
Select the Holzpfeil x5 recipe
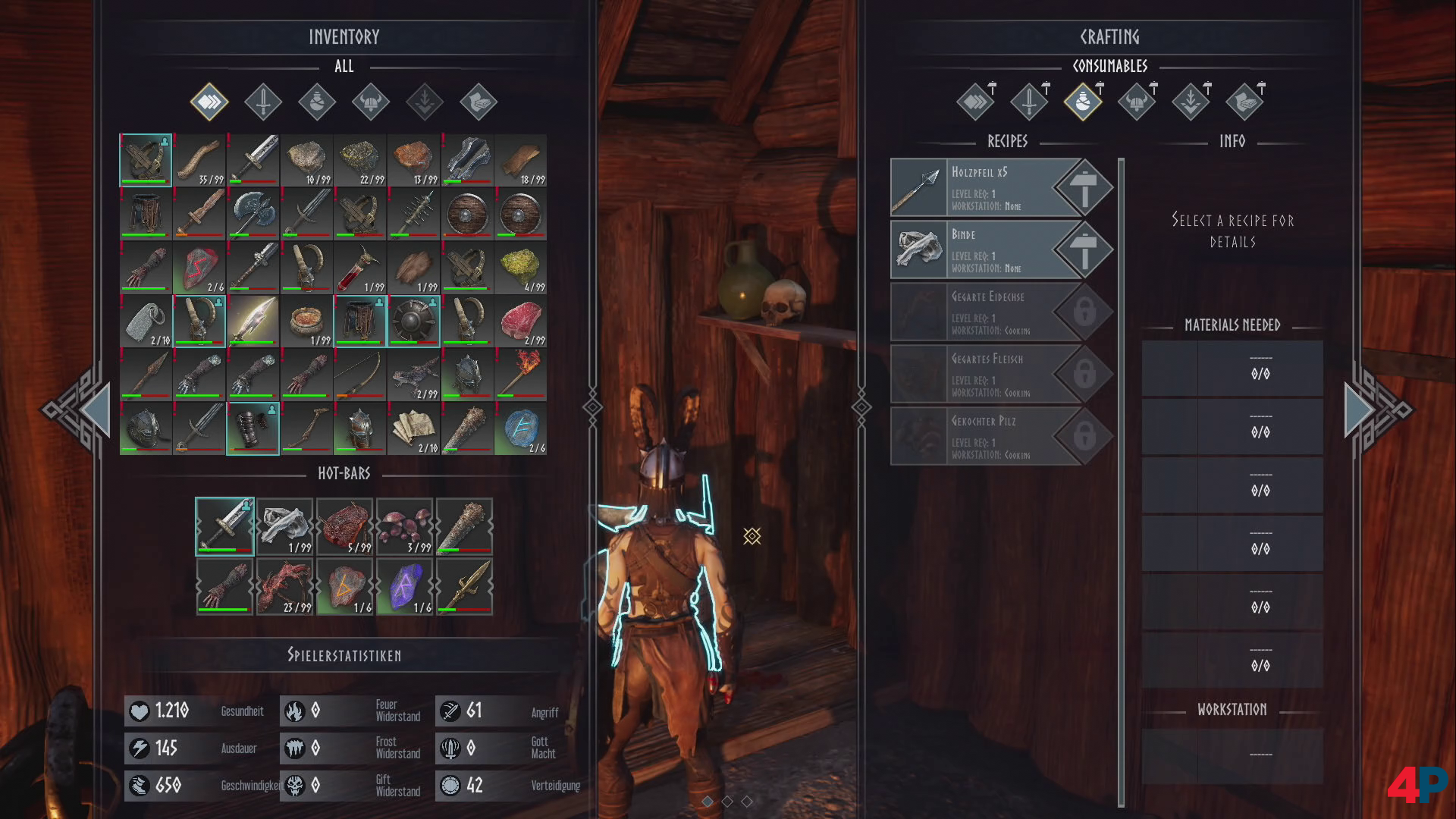(x=986, y=188)
